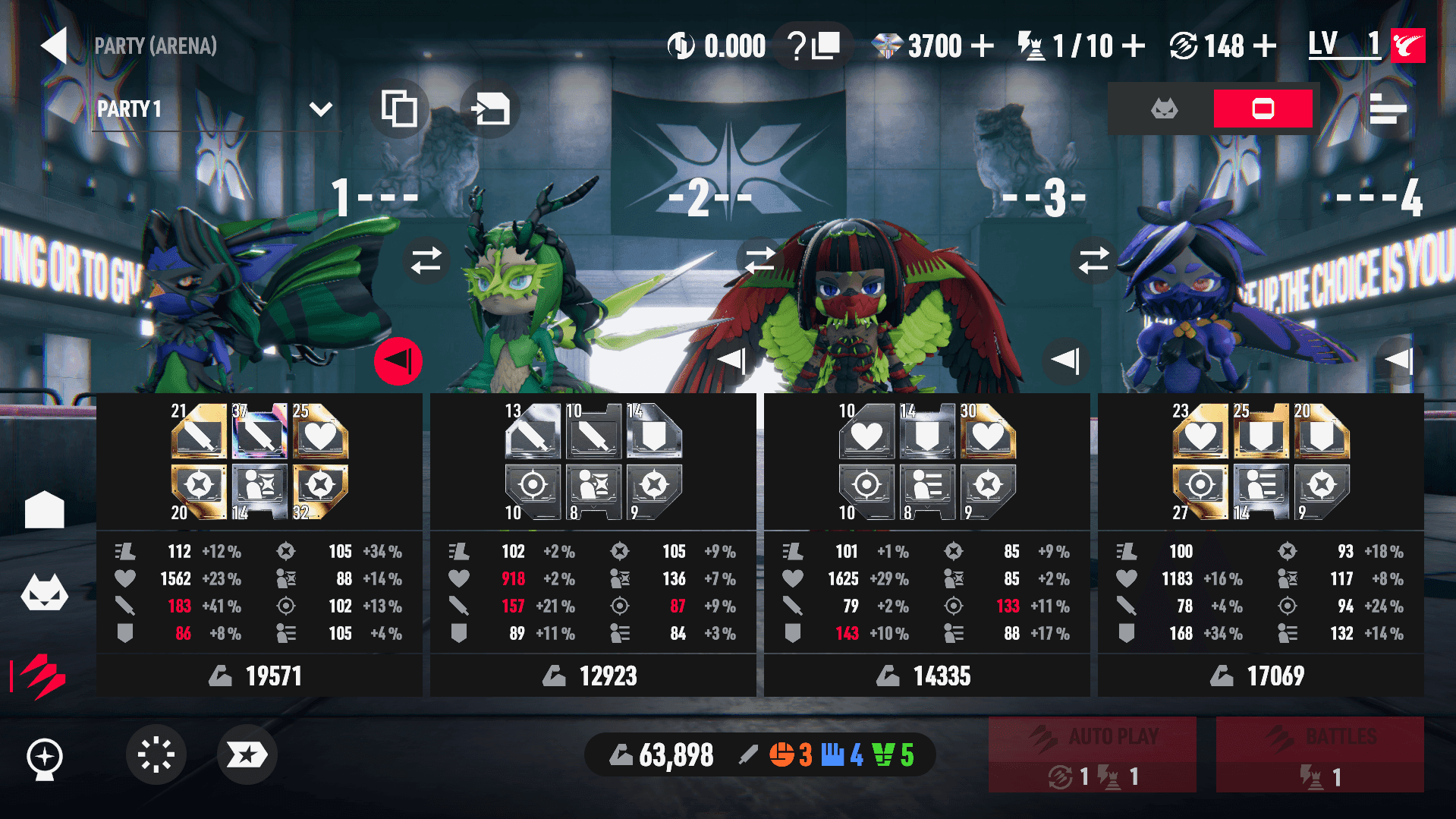Switch to the red card view tab
The width and height of the screenshot is (1456, 819).
[x=1263, y=109]
